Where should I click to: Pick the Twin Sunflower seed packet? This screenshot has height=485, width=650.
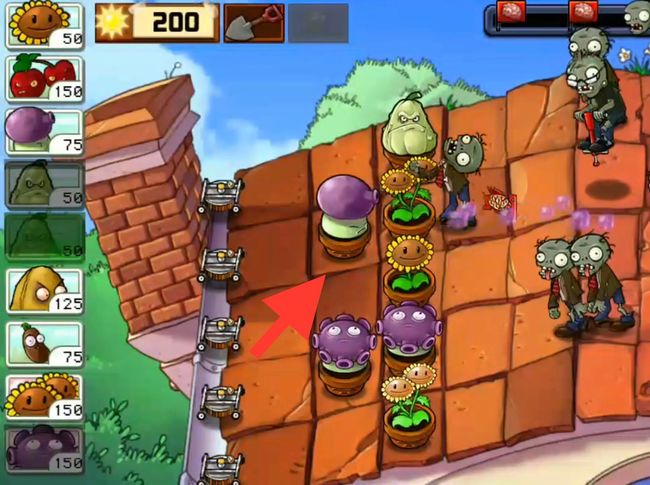tap(44, 396)
